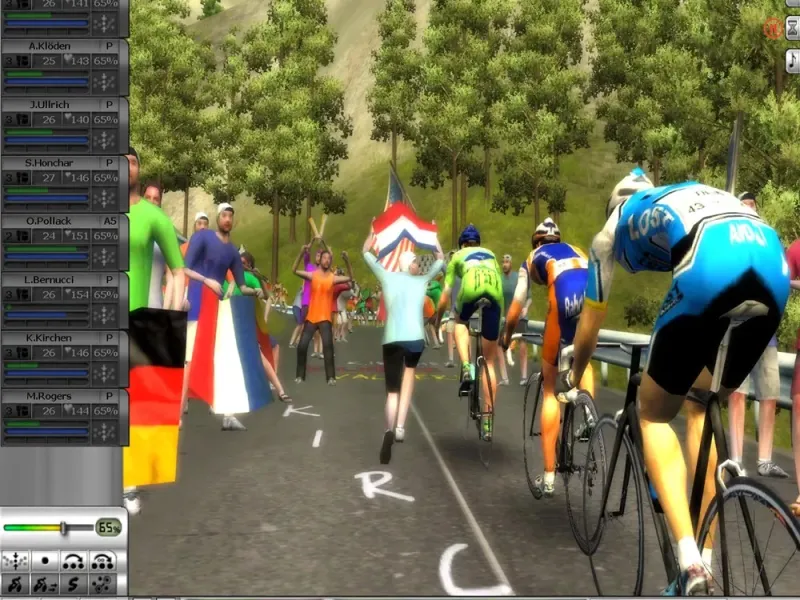Select the infinity relay three dots button

point(102,560)
